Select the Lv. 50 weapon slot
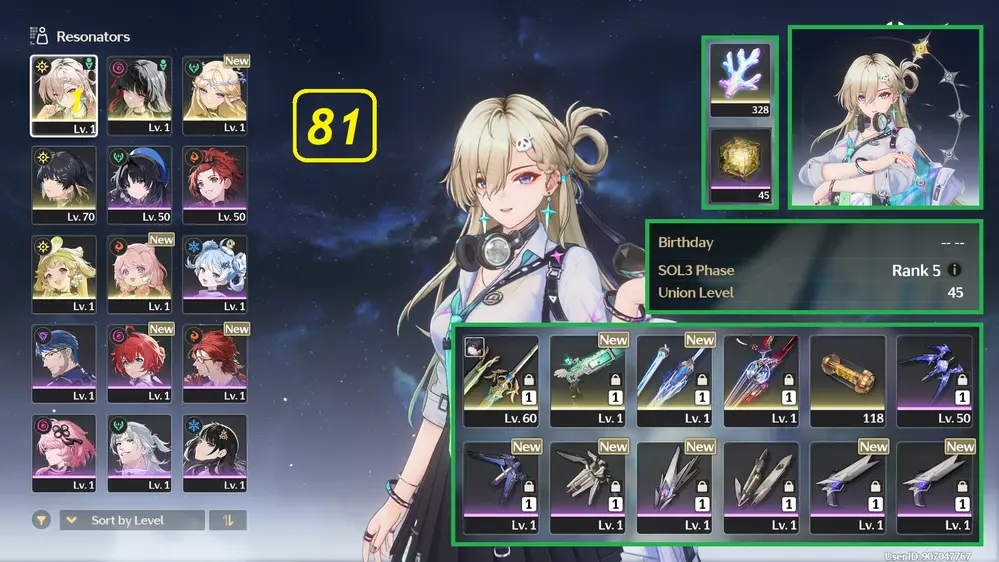Viewport: 999px width, 562px height. click(x=934, y=379)
